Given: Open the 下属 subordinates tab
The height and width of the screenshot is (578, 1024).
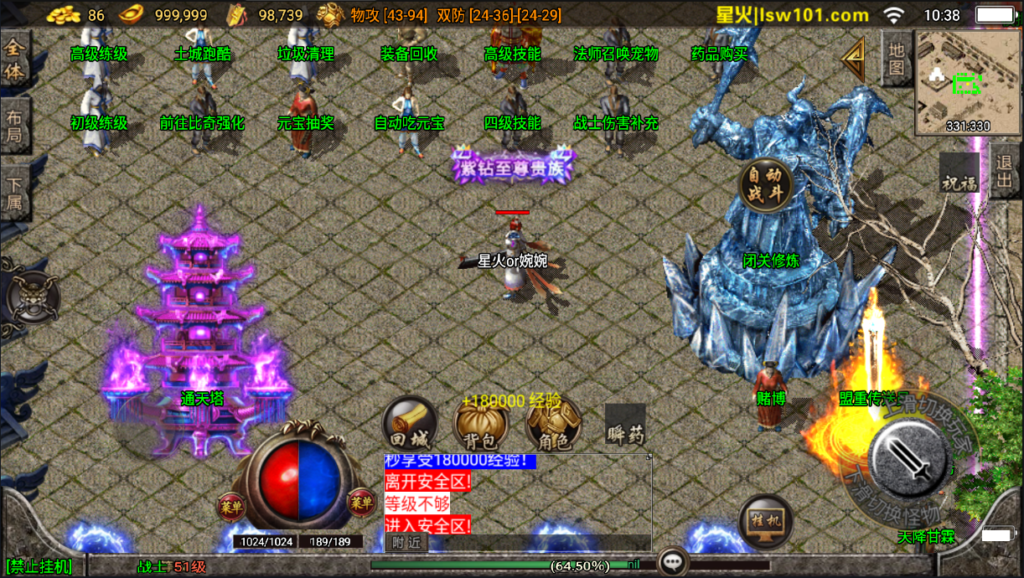Looking at the screenshot, I should 14,194.
